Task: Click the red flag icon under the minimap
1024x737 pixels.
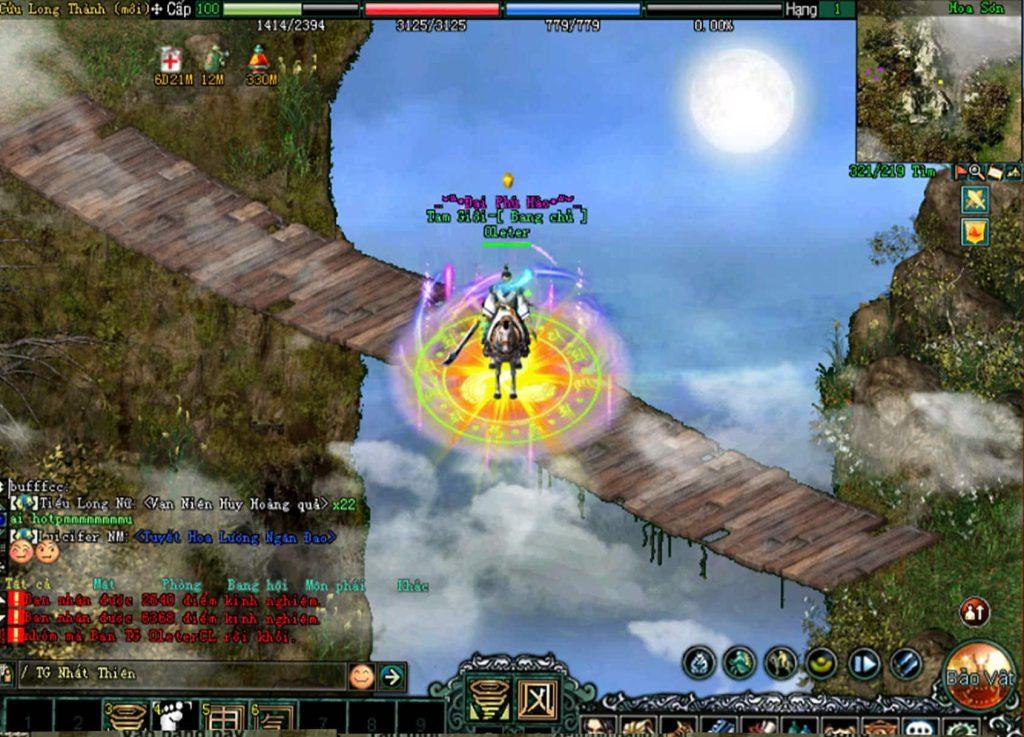Action: coord(961,172)
